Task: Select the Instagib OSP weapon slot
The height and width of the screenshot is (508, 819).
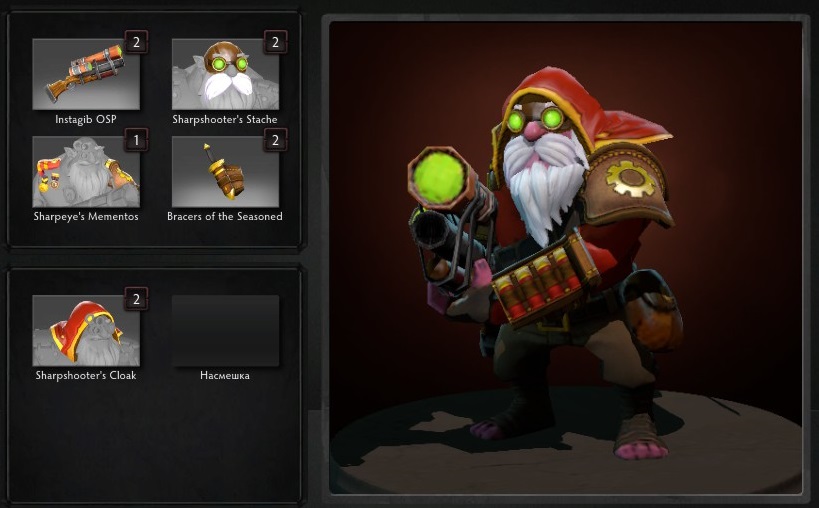Action: (x=86, y=74)
